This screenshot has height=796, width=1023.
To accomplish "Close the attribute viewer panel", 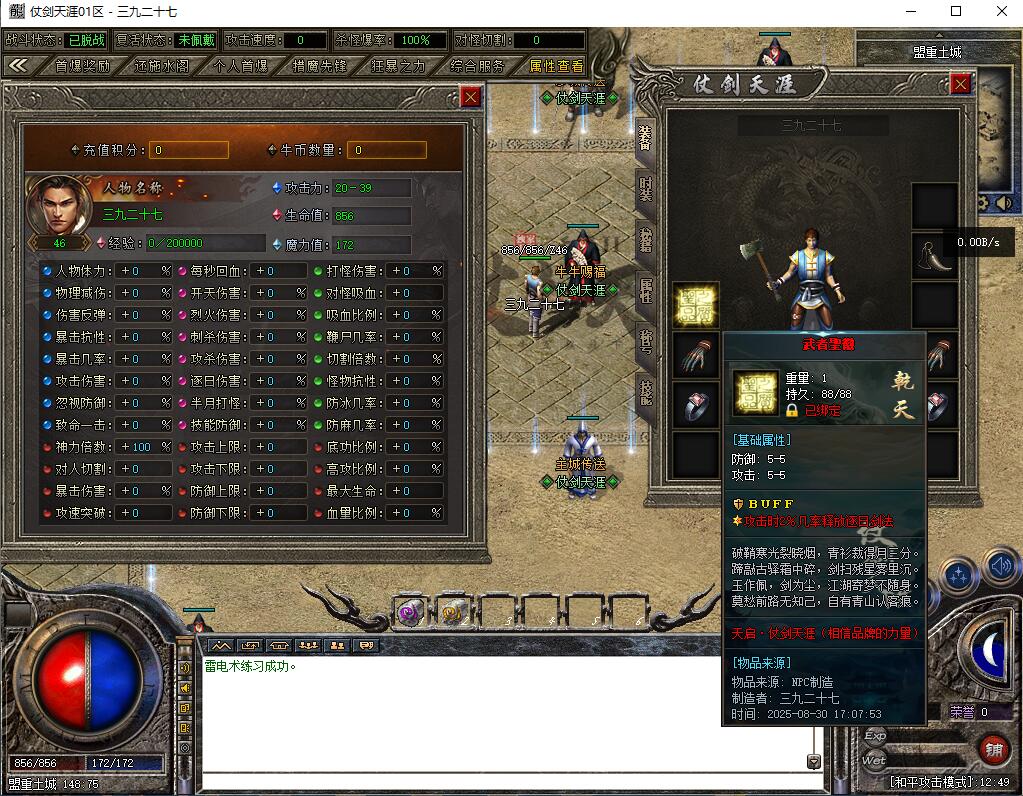I will (x=471, y=96).
